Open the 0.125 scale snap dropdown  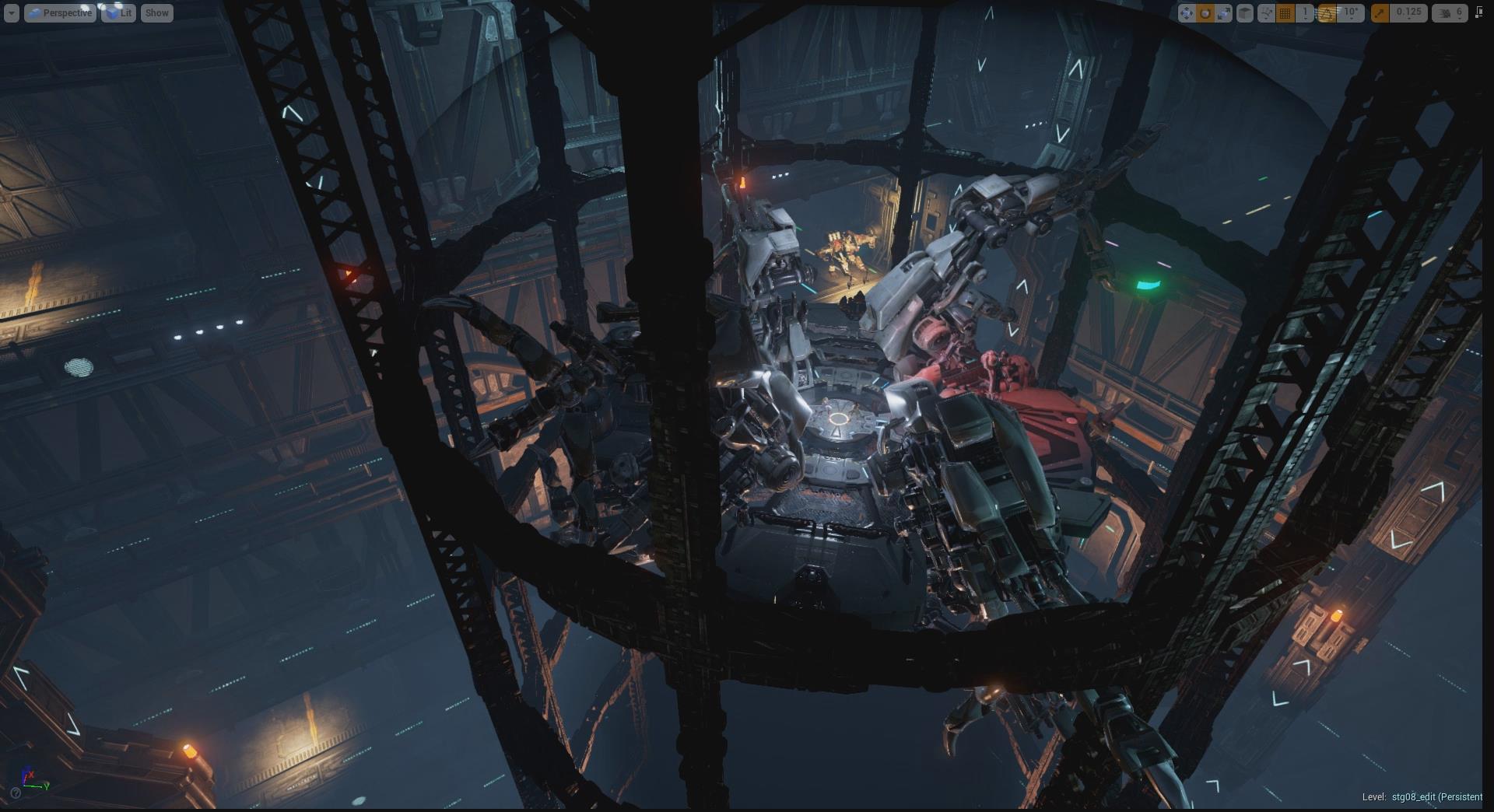click(1408, 13)
